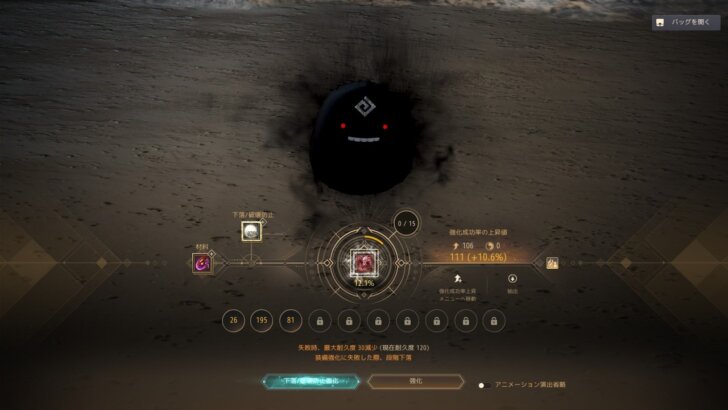This screenshot has width=728, height=410.
Task: Choose the failstack slot showing 26
Action: [x=234, y=320]
